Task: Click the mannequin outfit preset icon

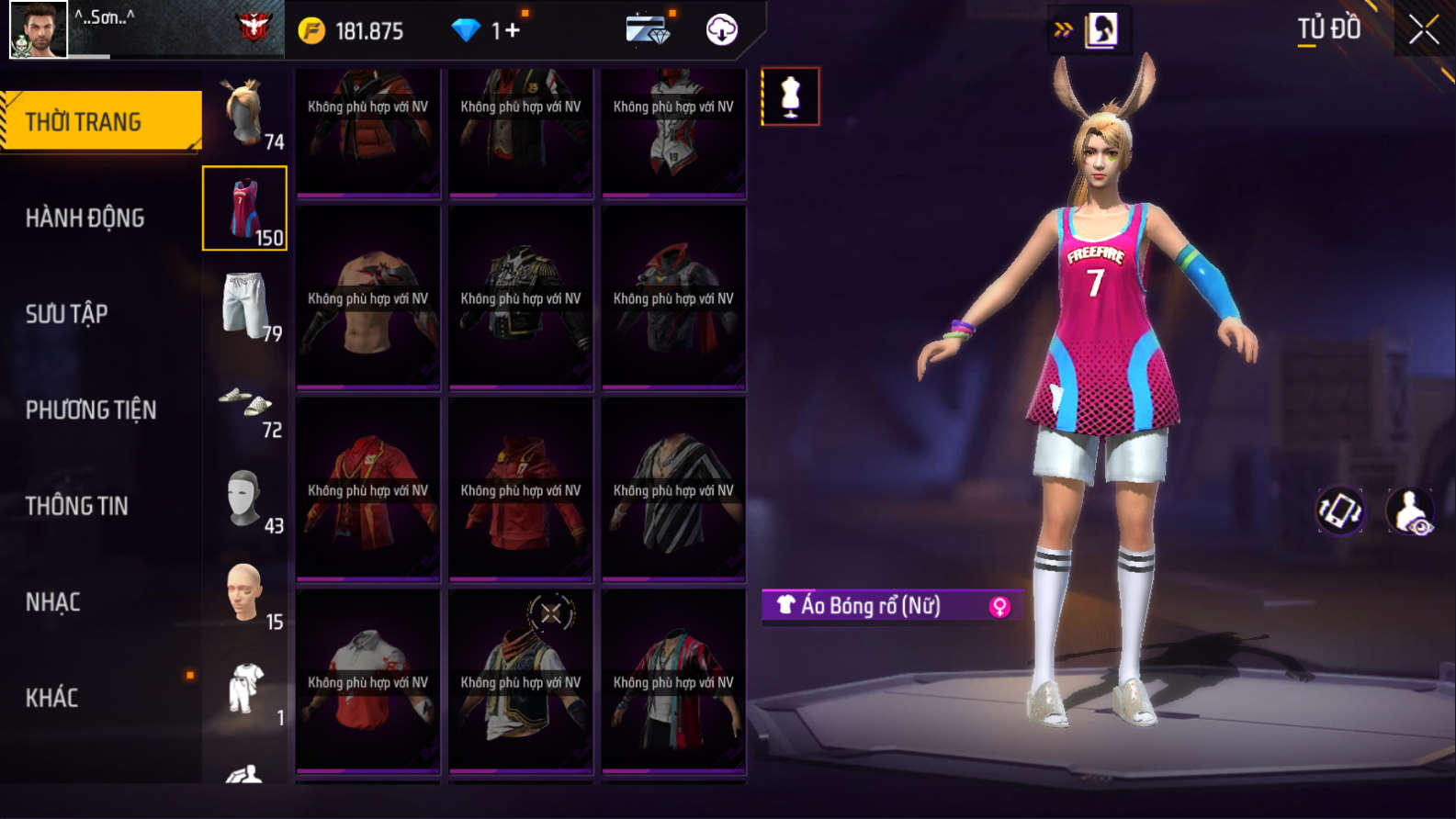Action: 790,96
